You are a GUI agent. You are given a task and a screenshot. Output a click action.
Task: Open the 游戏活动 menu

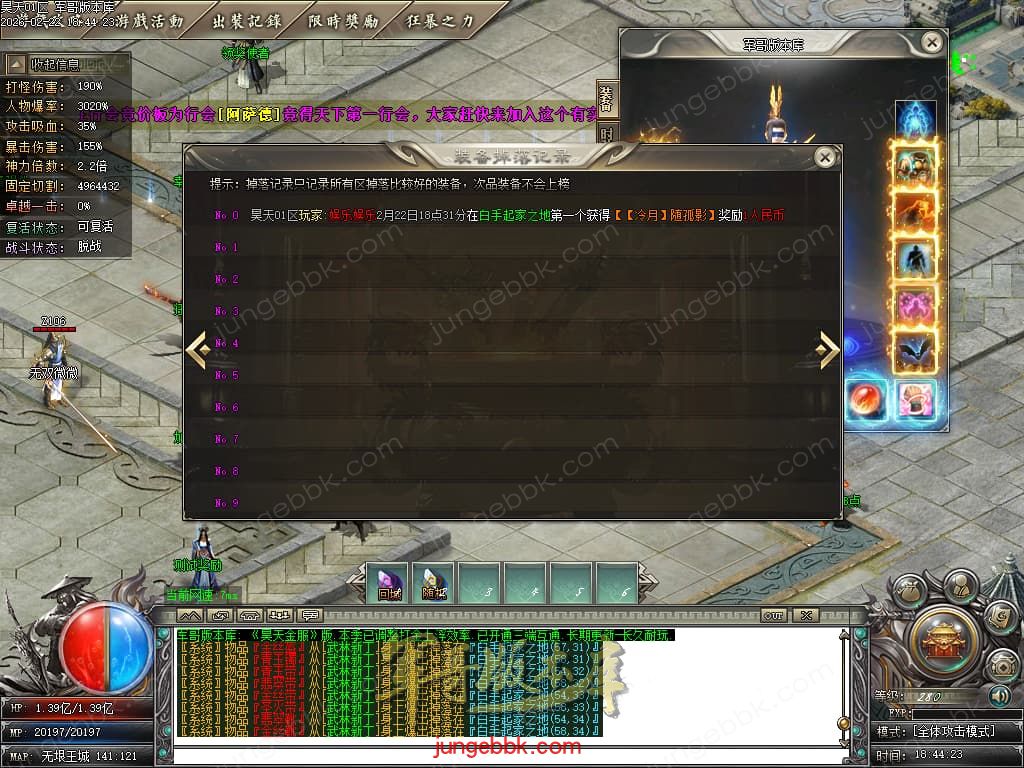point(150,20)
